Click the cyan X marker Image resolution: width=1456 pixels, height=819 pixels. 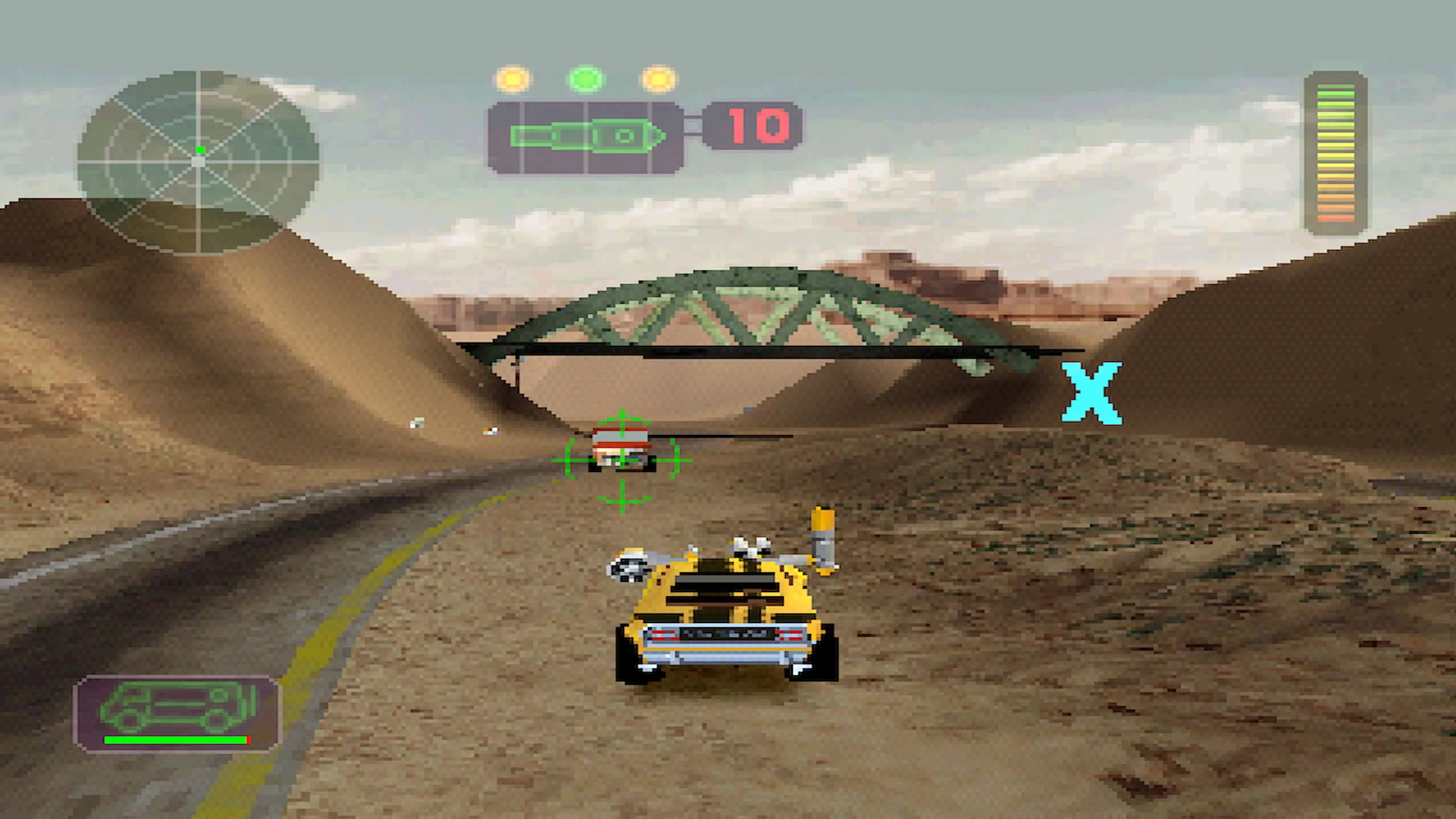[x=1091, y=393]
